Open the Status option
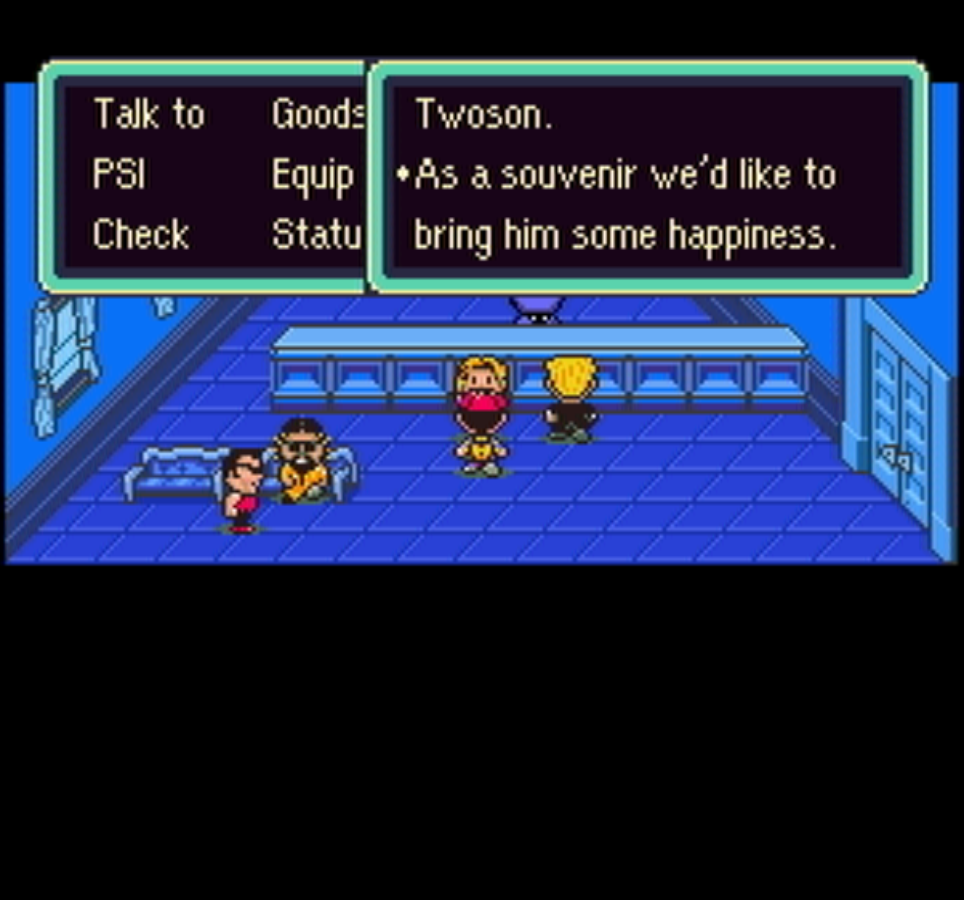The height and width of the screenshot is (900, 964). click(316, 235)
